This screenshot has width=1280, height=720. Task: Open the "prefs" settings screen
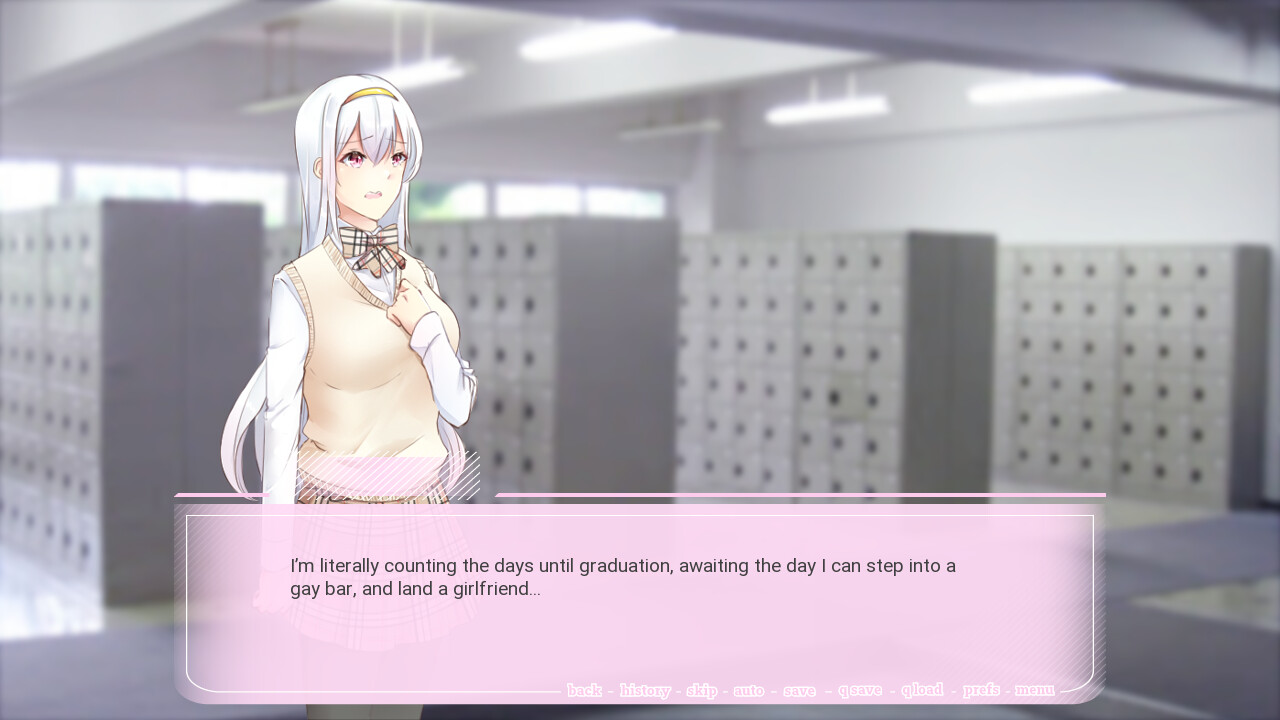click(x=983, y=690)
